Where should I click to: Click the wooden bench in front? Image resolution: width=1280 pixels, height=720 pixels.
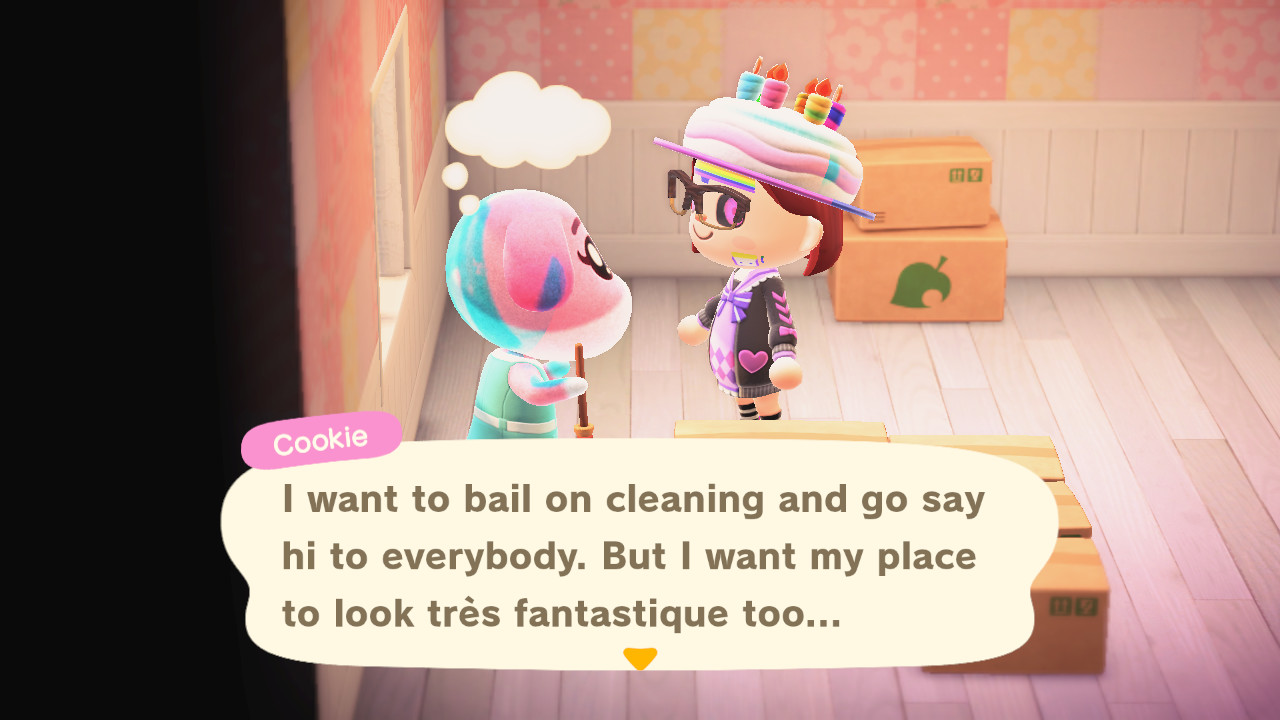(790, 430)
